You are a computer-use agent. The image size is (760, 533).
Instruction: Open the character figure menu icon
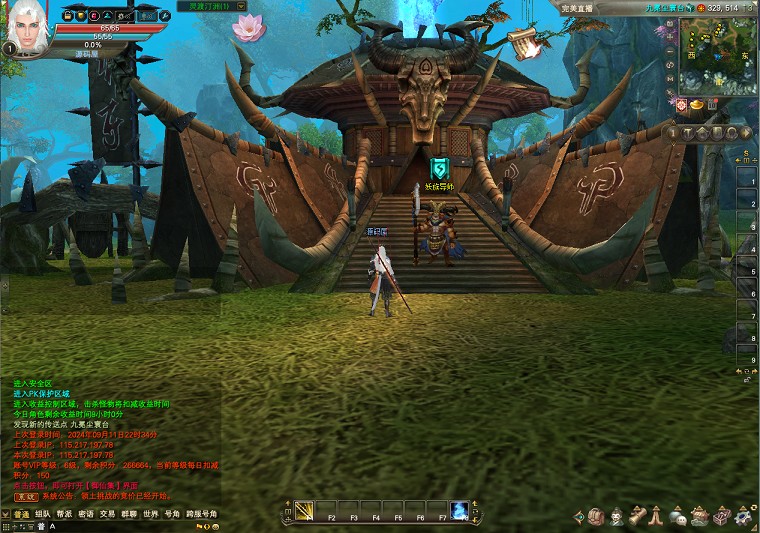point(617,516)
